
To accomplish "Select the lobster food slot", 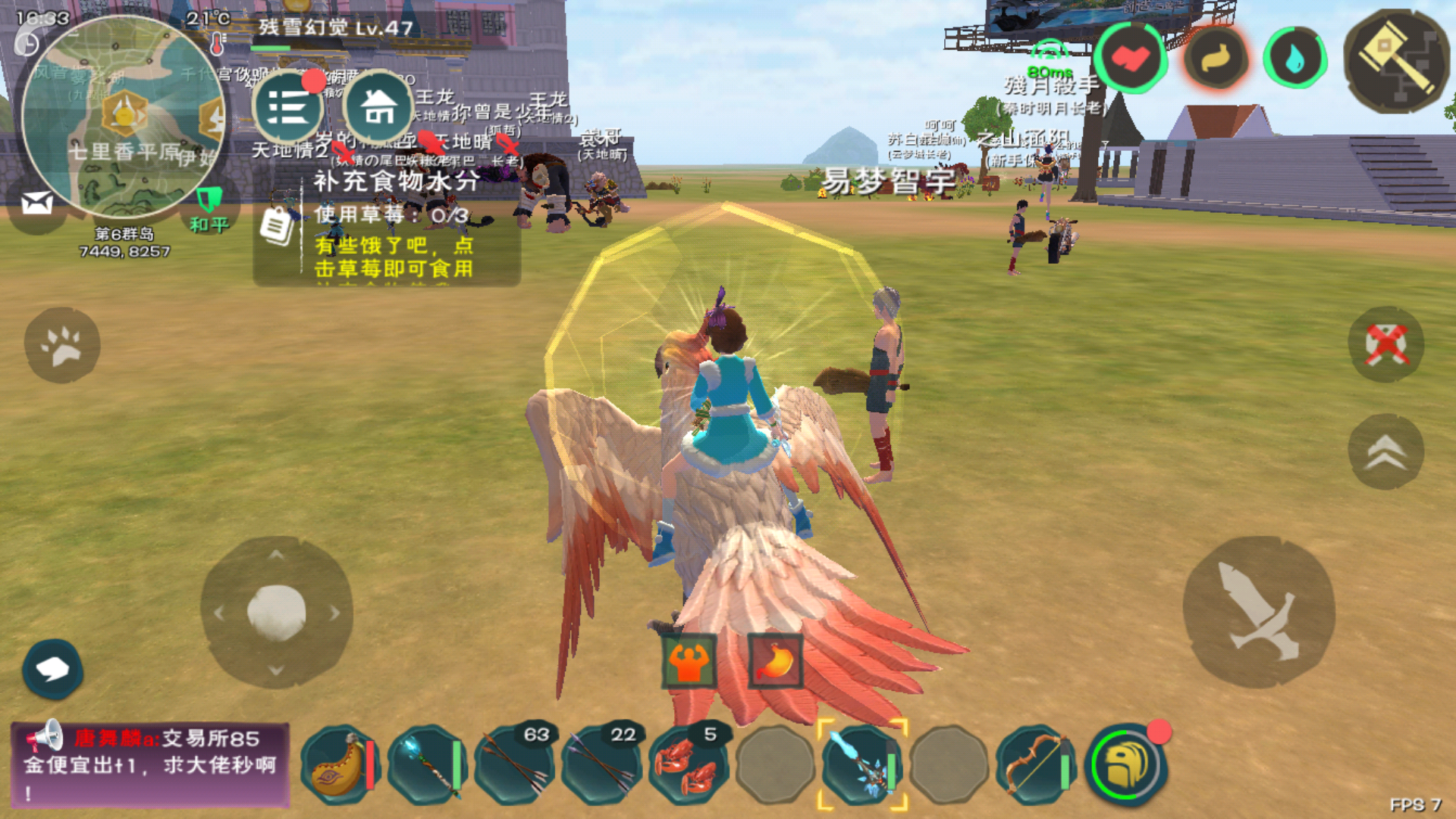I will pyautogui.click(x=689, y=766).
